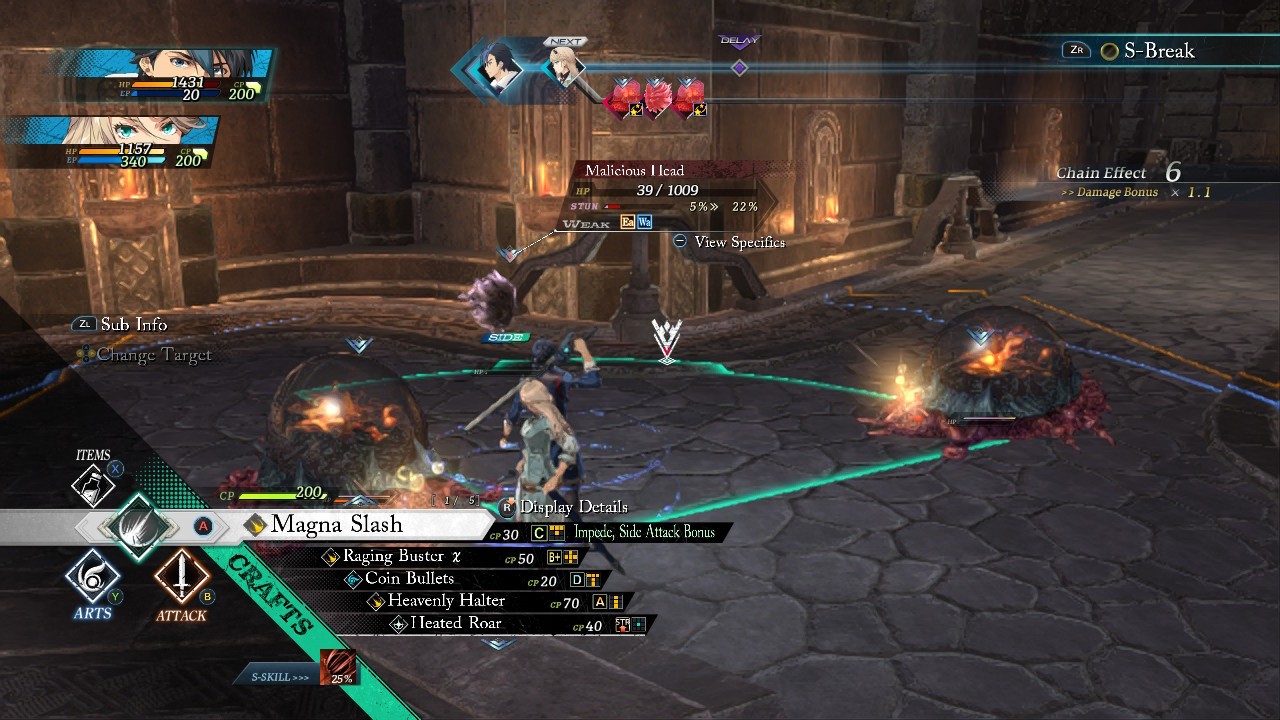
Task: Open the Arts command
Action: pyautogui.click(x=93, y=578)
